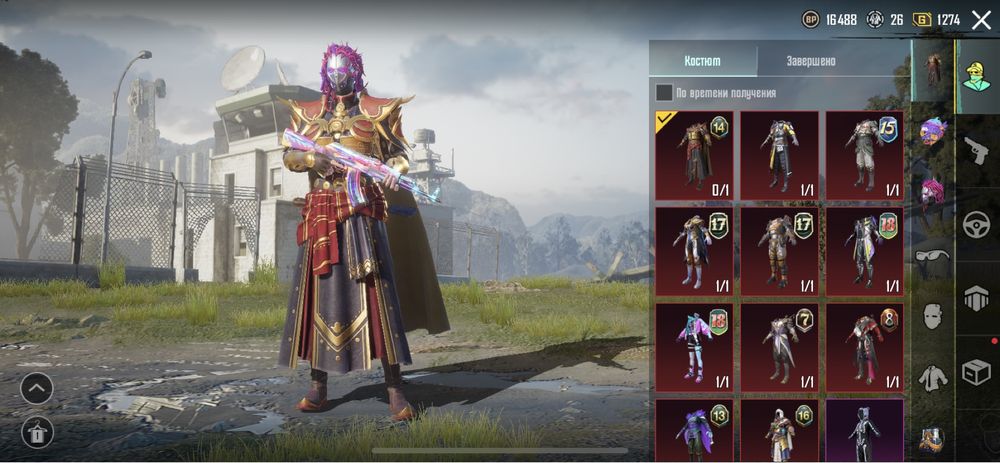Filter by jacket clothing subcategory
1000x463 pixels.
pos(932,376)
